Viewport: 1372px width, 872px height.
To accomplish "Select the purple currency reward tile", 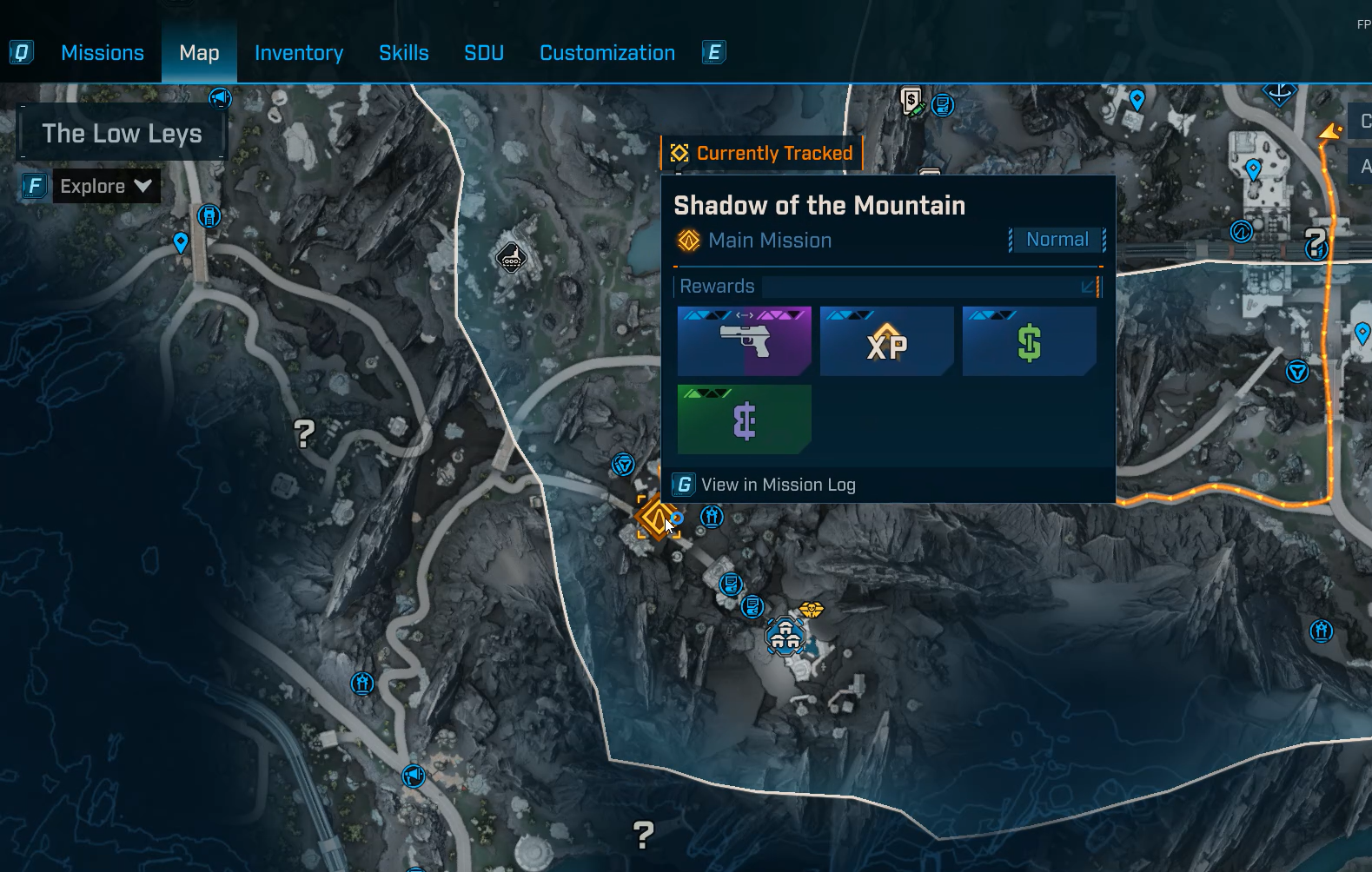I will point(745,419).
